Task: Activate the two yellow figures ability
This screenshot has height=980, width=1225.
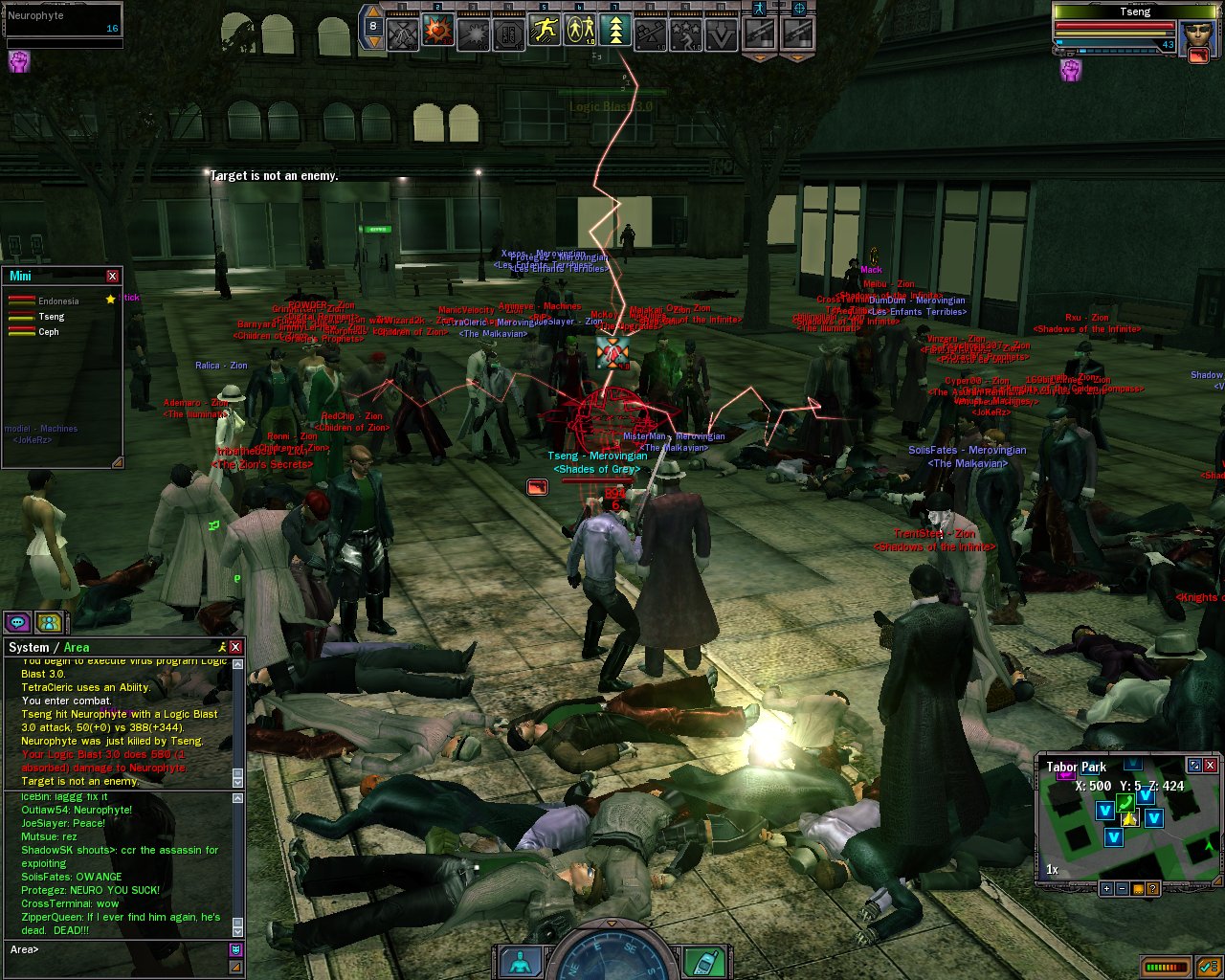Action: coord(580,32)
